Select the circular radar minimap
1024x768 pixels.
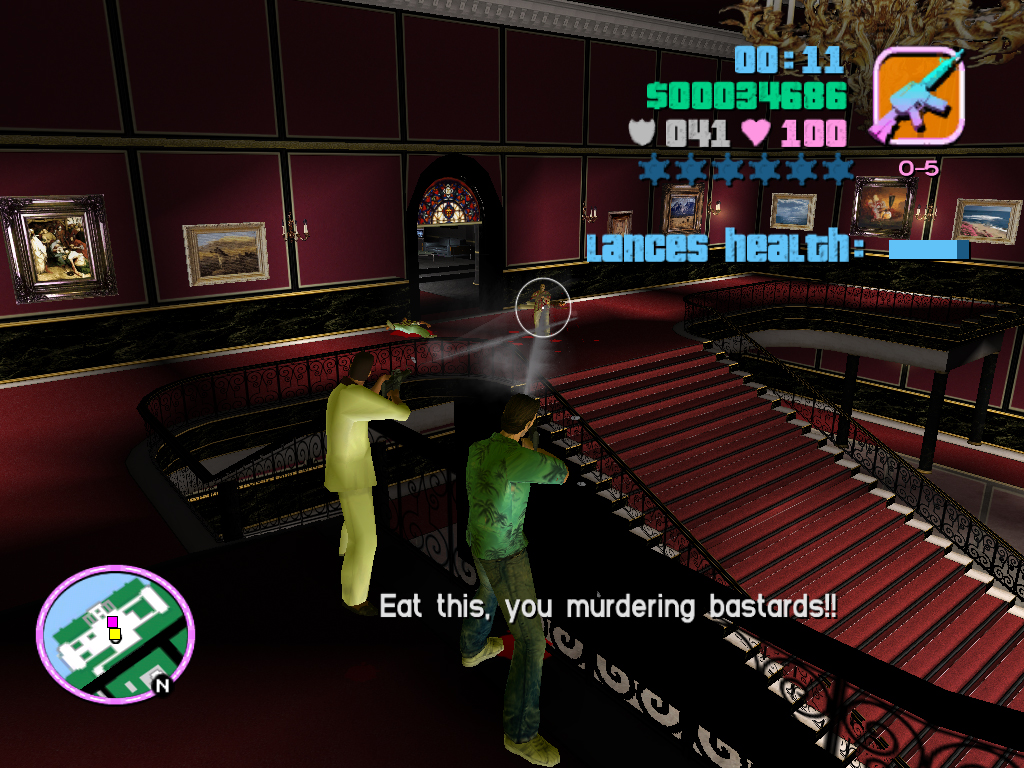[115, 634]
